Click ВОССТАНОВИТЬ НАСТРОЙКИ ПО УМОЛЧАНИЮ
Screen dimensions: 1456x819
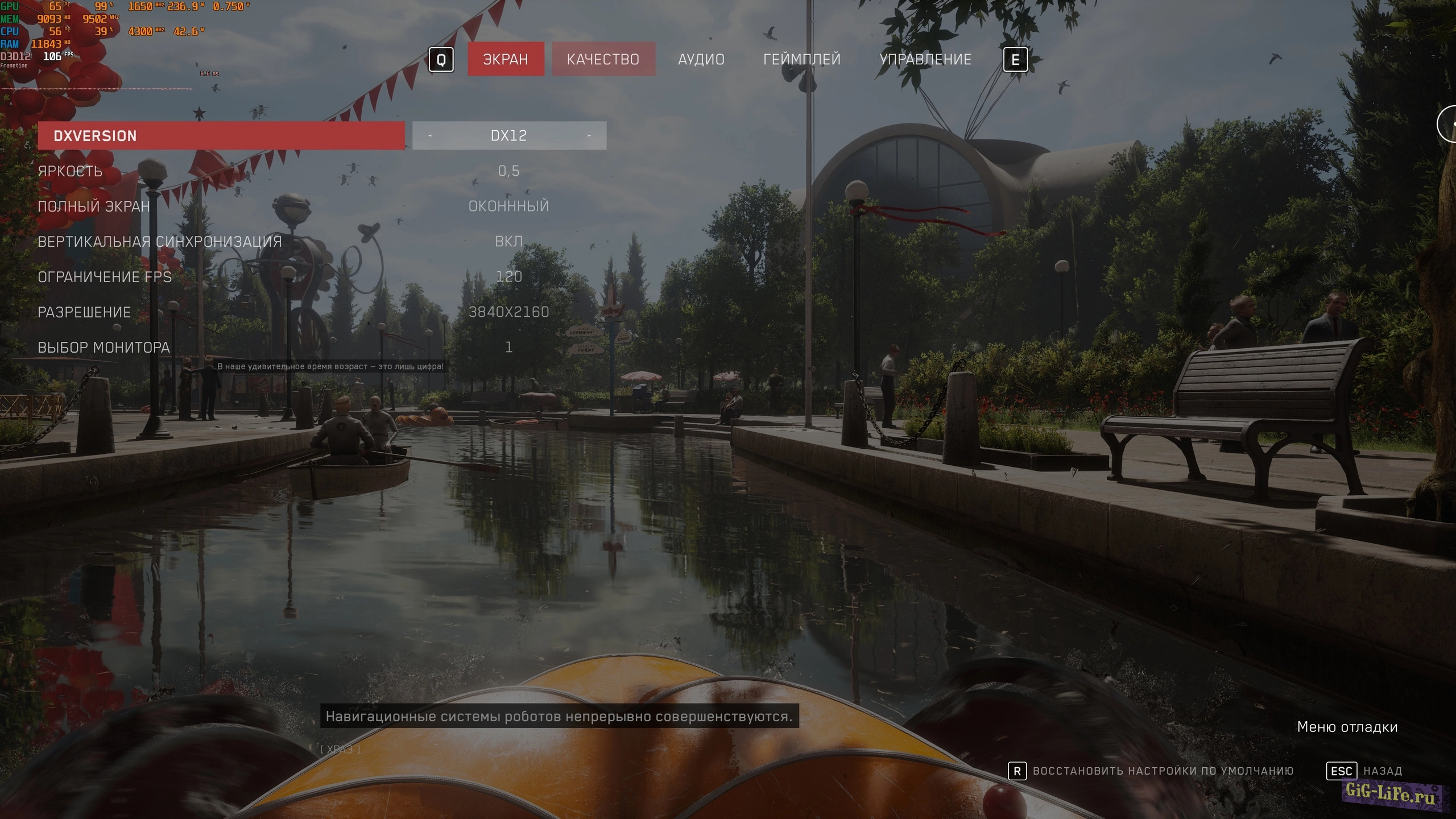pyautogui.click(x=1162, y=771)
